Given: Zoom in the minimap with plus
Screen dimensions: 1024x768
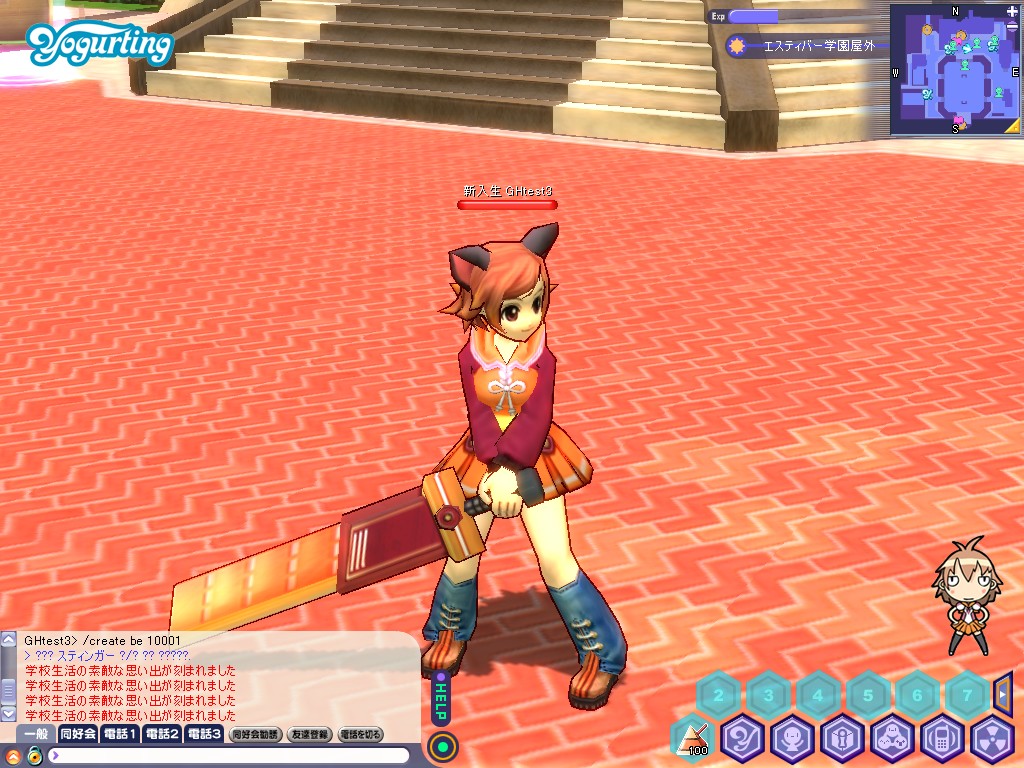Looking at the screenshot, I should coord(1013,11).
